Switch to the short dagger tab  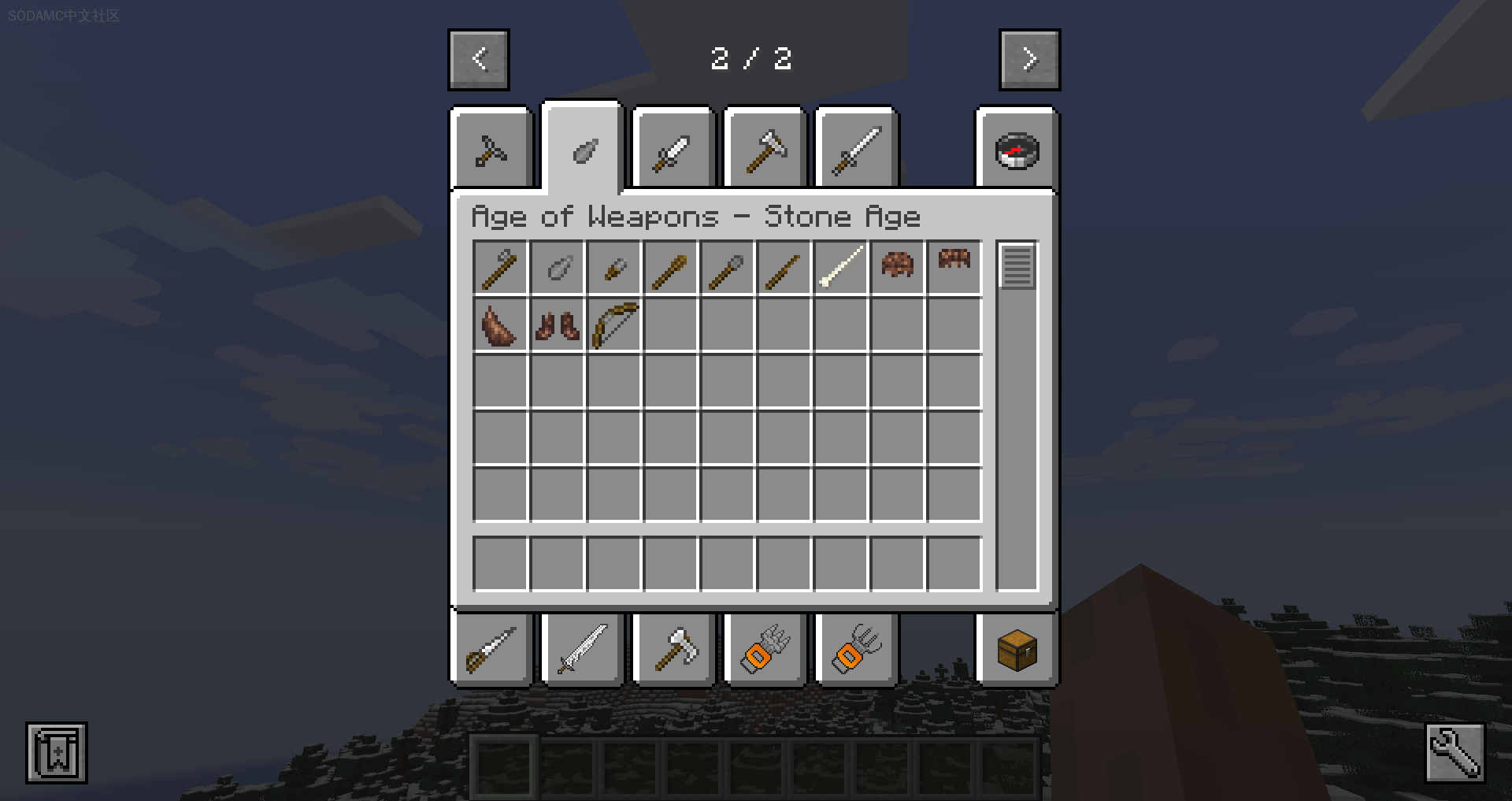673,150
